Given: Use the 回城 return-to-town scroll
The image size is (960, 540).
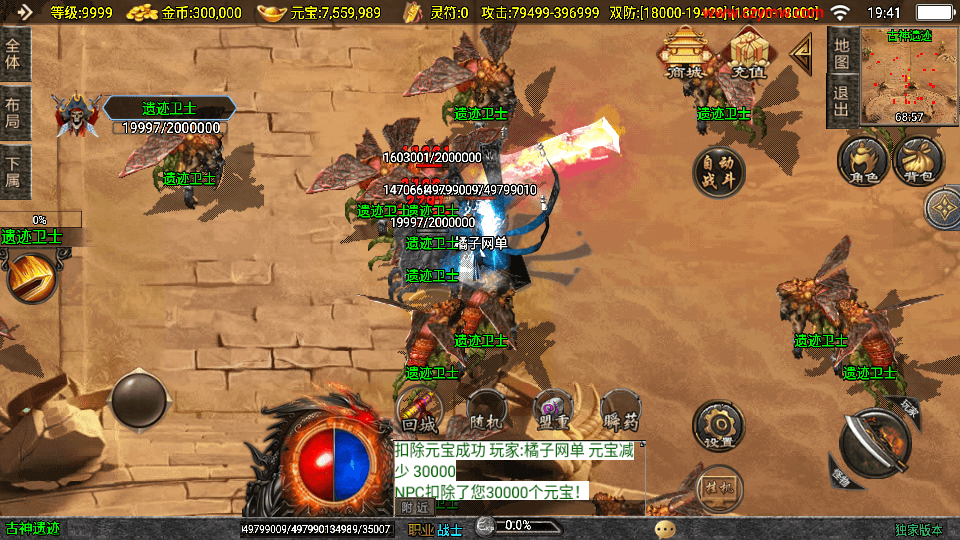Looking at the screenshot, I should click(x=420, y=410).
